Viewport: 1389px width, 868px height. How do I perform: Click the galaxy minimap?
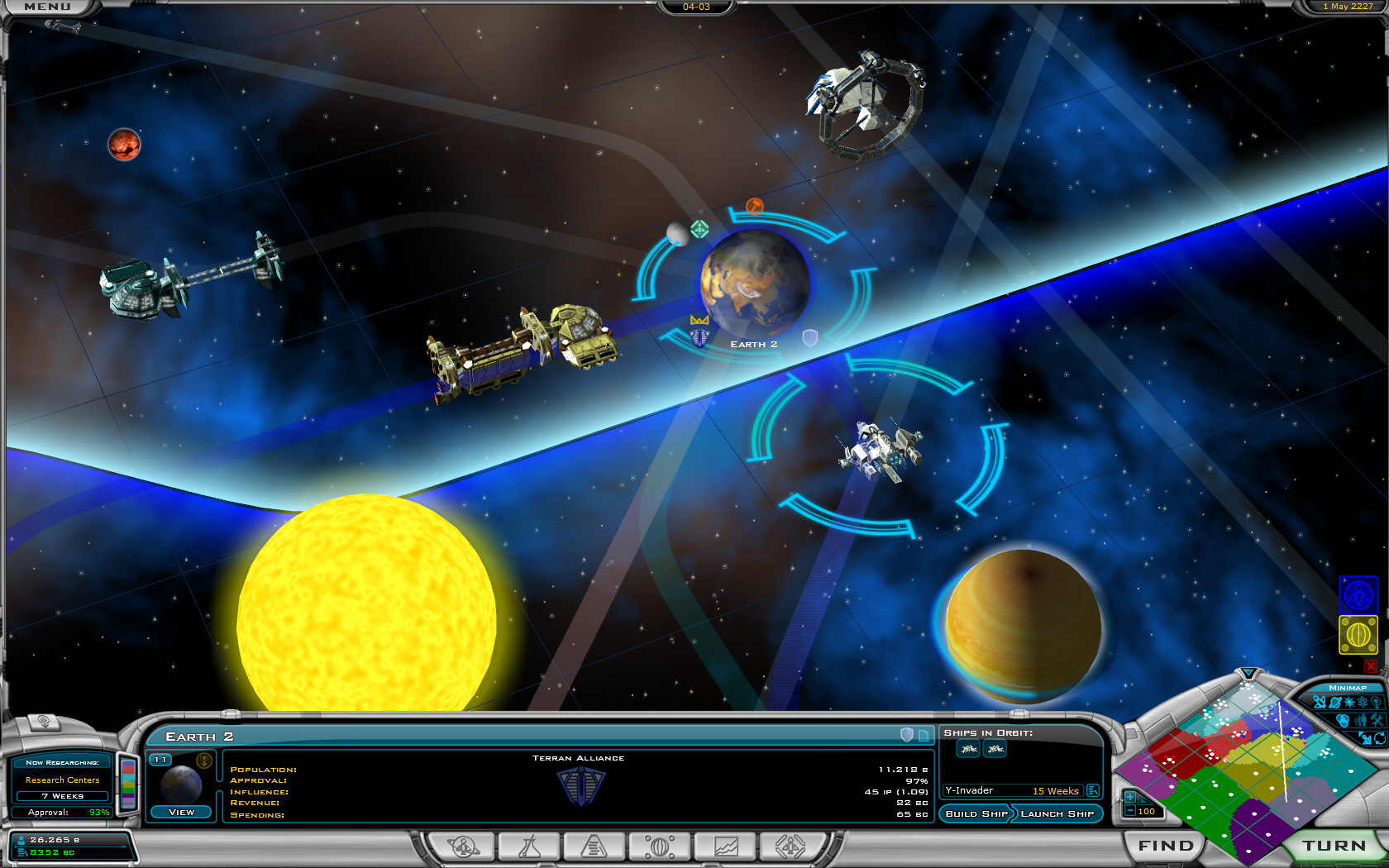[x=1240, y=769]
